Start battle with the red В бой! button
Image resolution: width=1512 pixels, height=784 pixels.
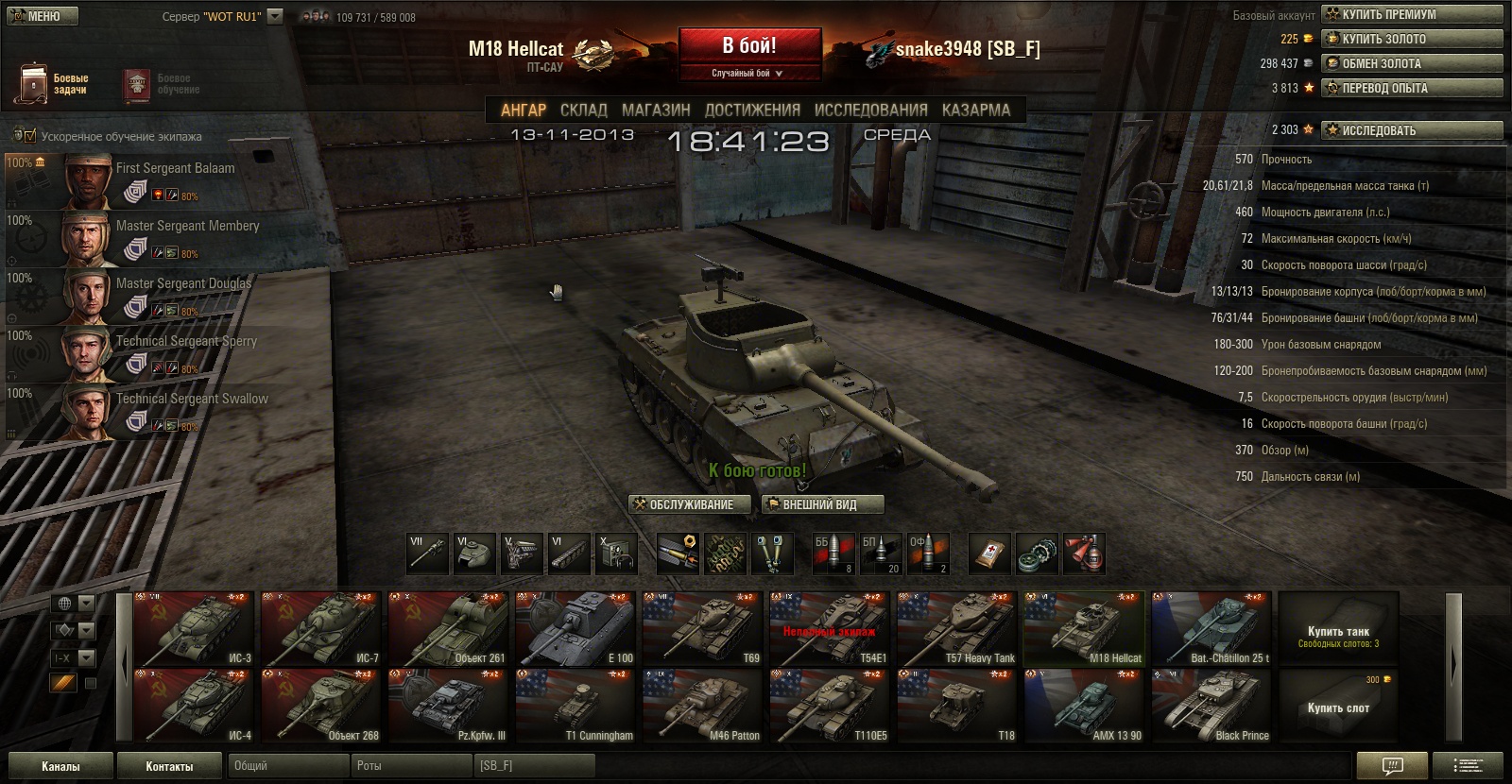(749, 47)
